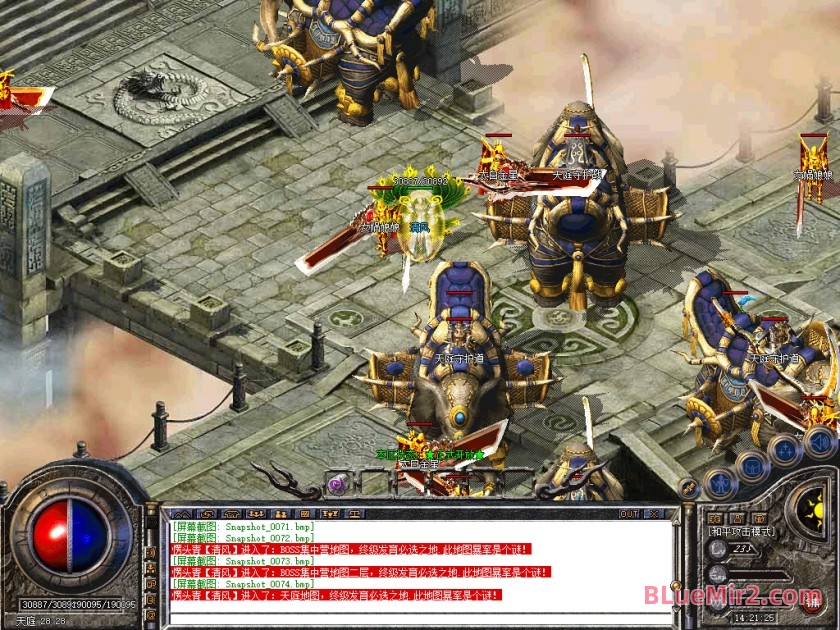Open the skills sparkle round button

pyautogui.click(x=786, y=448)
